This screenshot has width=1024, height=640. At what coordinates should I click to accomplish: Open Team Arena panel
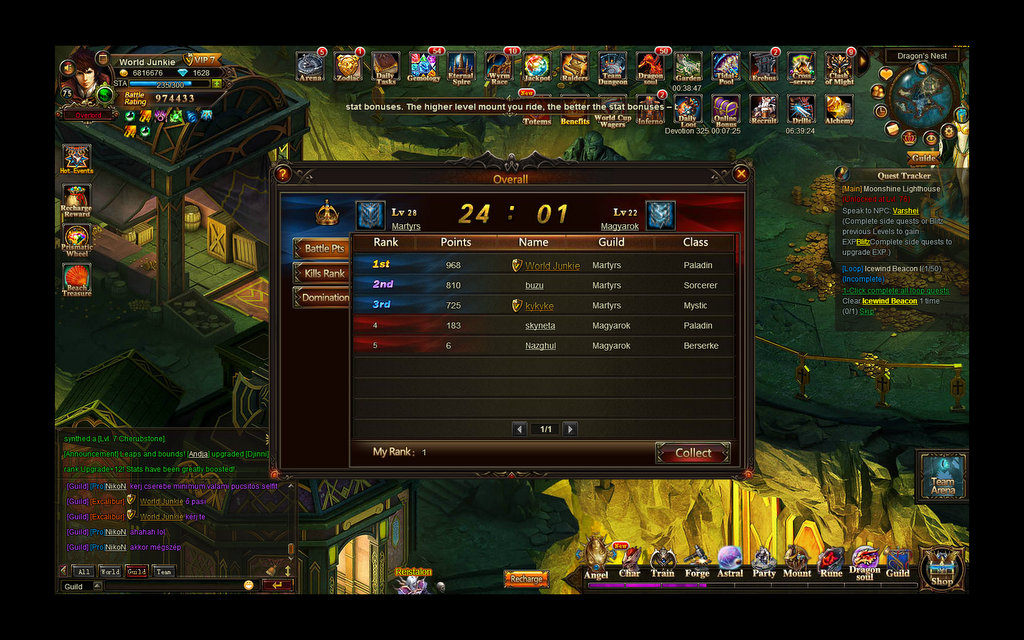[x=942, y=476]
